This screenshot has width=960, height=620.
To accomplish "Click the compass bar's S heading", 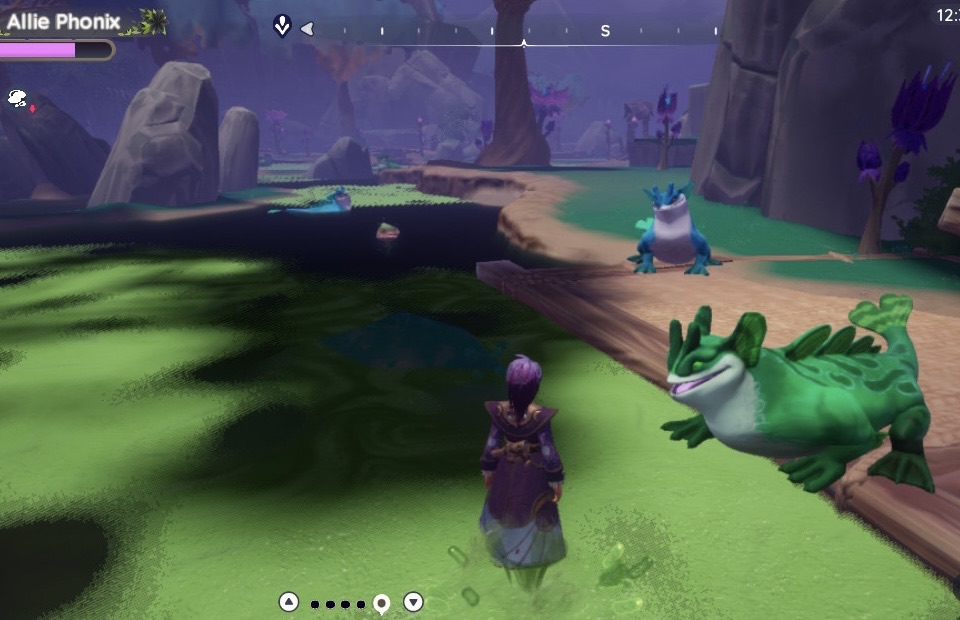I will [605, 31].
